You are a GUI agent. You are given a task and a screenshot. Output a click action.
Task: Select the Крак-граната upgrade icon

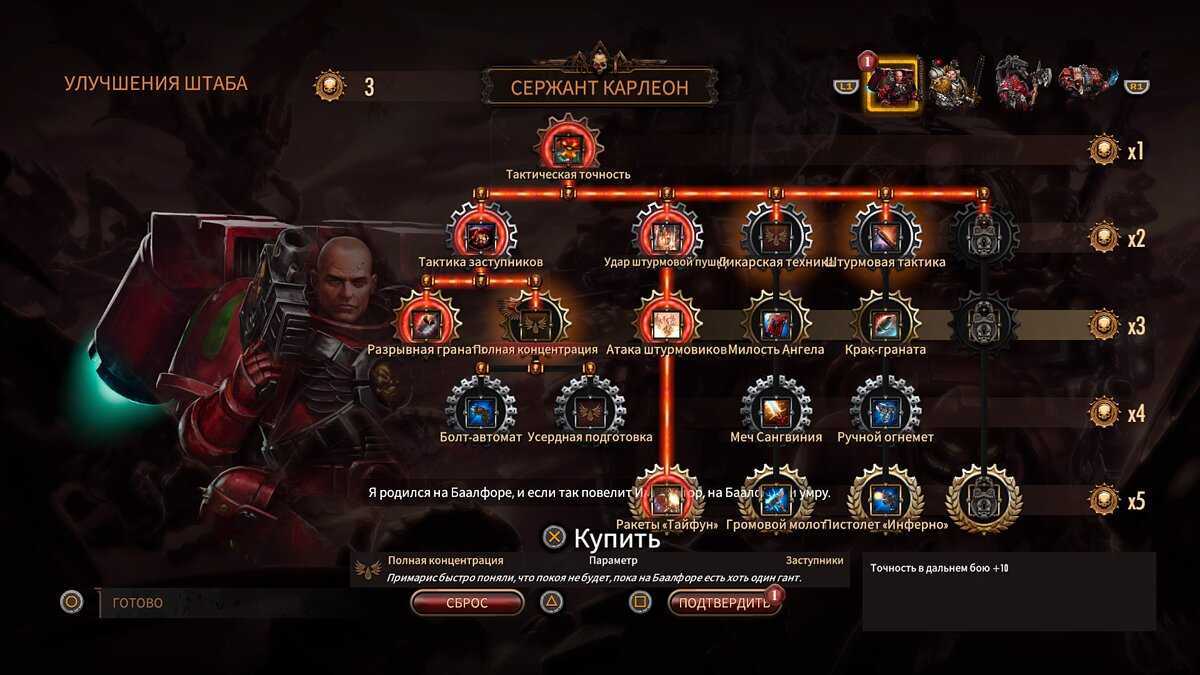point(885,322)
